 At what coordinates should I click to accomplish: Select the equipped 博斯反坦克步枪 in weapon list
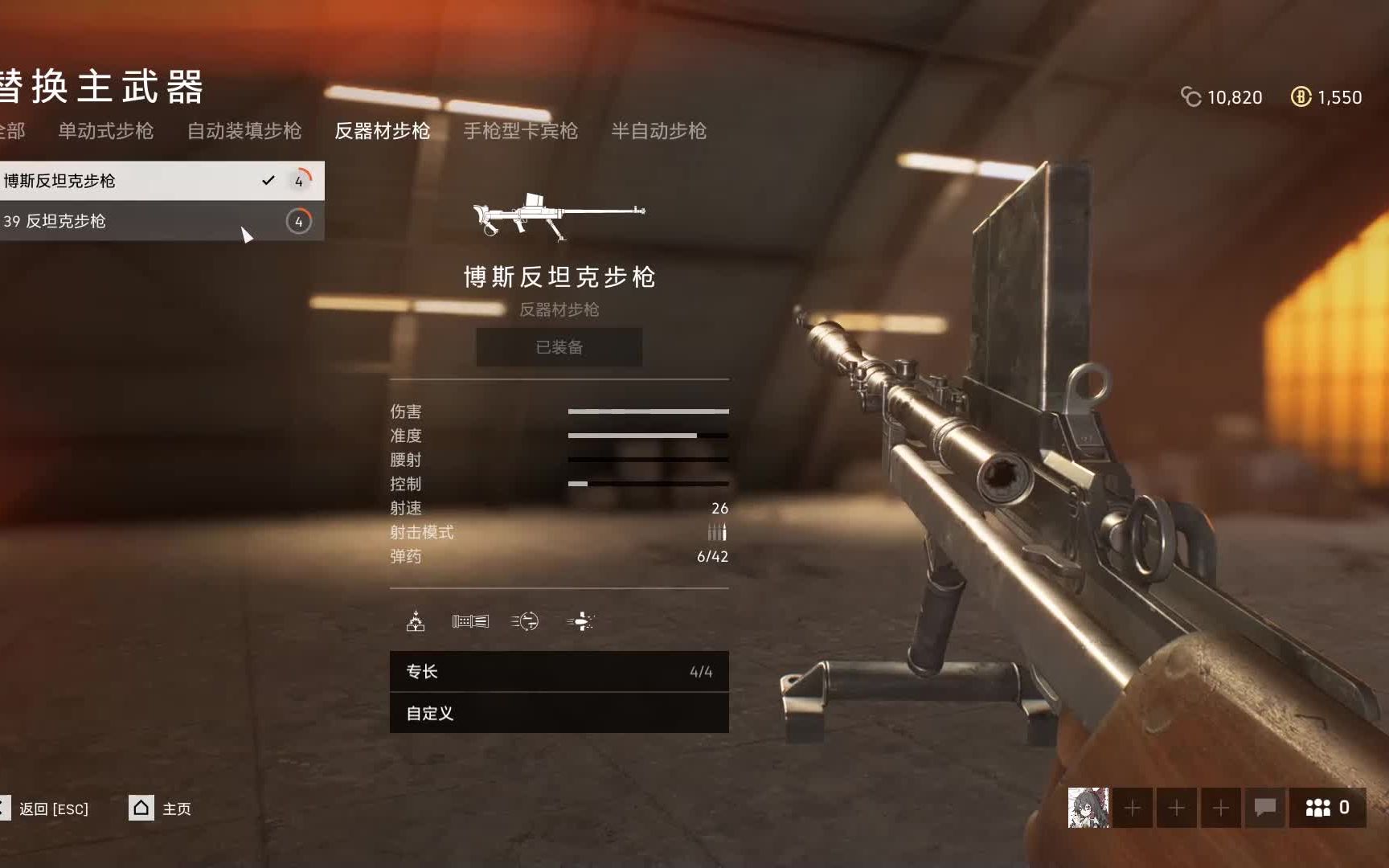pos(121,181)
